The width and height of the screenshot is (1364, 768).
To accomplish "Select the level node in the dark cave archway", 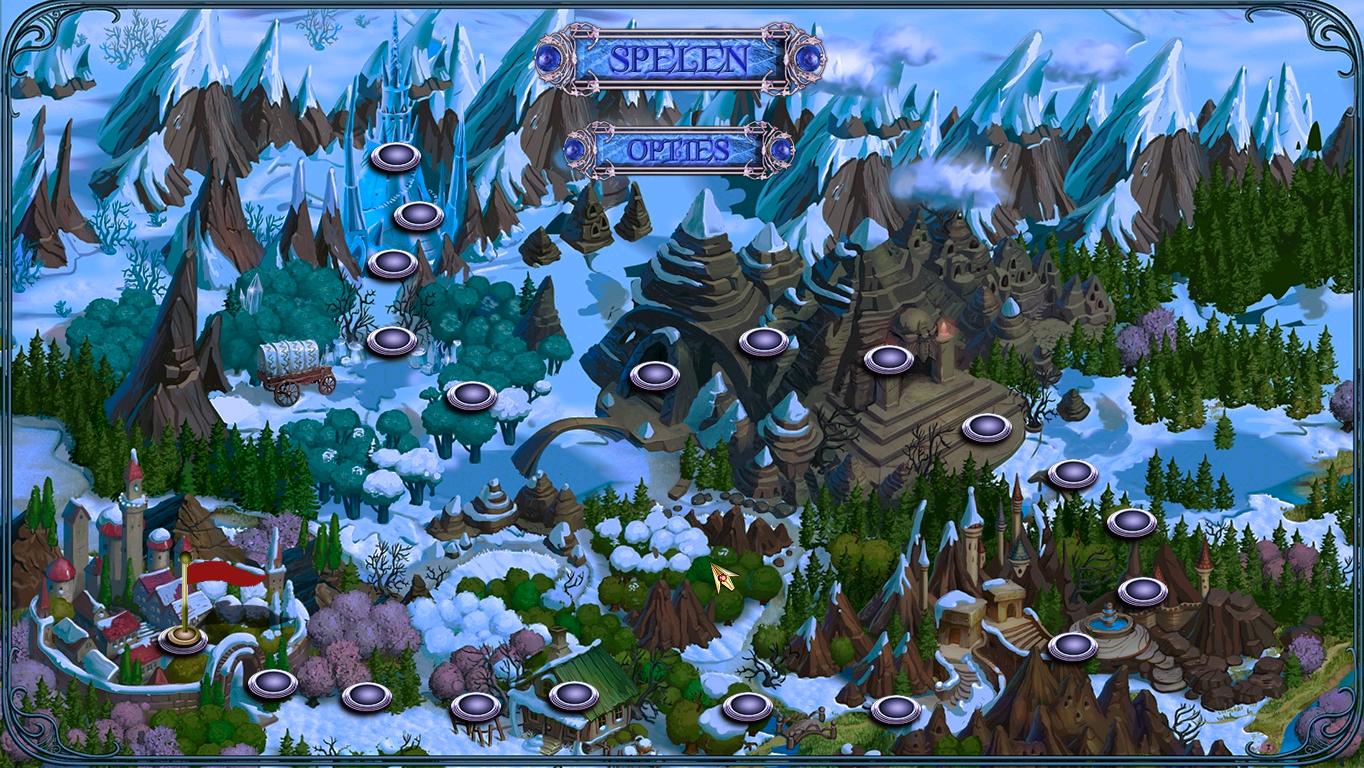I will (x=654, y=375).
